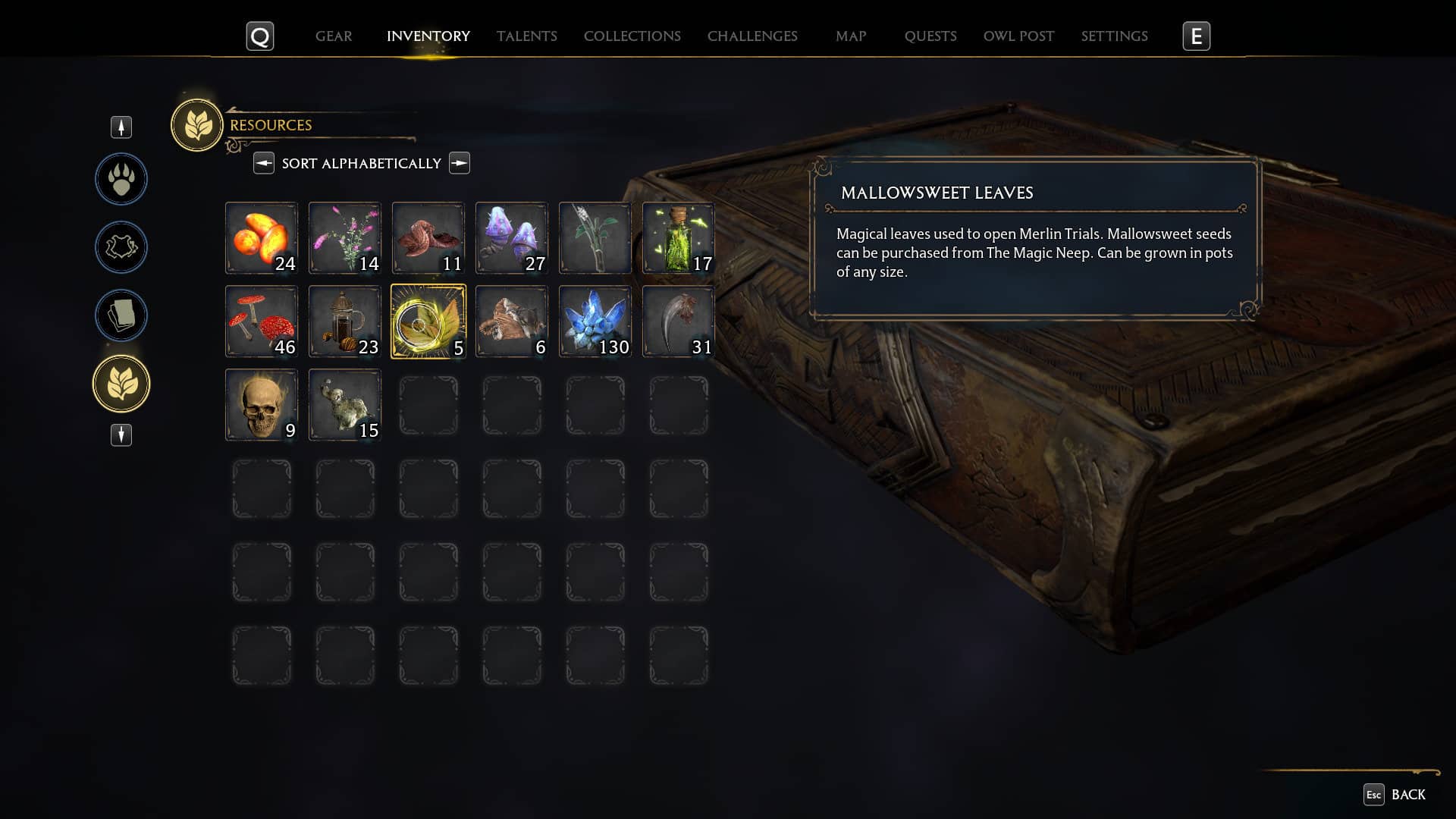Click the right sort arrow button

point(460,163)
